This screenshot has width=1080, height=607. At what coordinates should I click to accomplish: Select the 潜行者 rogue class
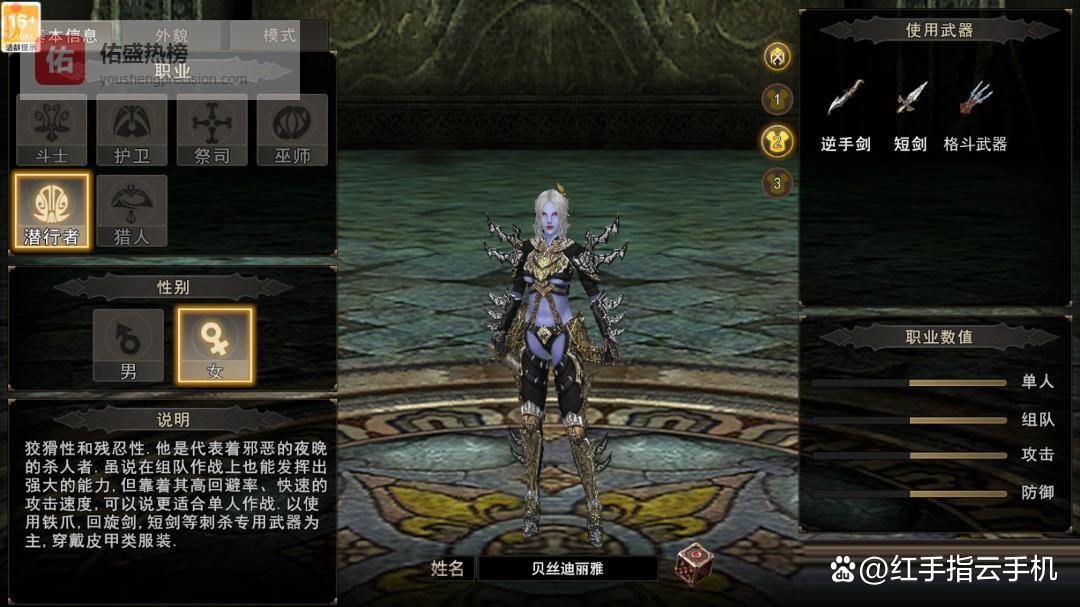(51, 211)
